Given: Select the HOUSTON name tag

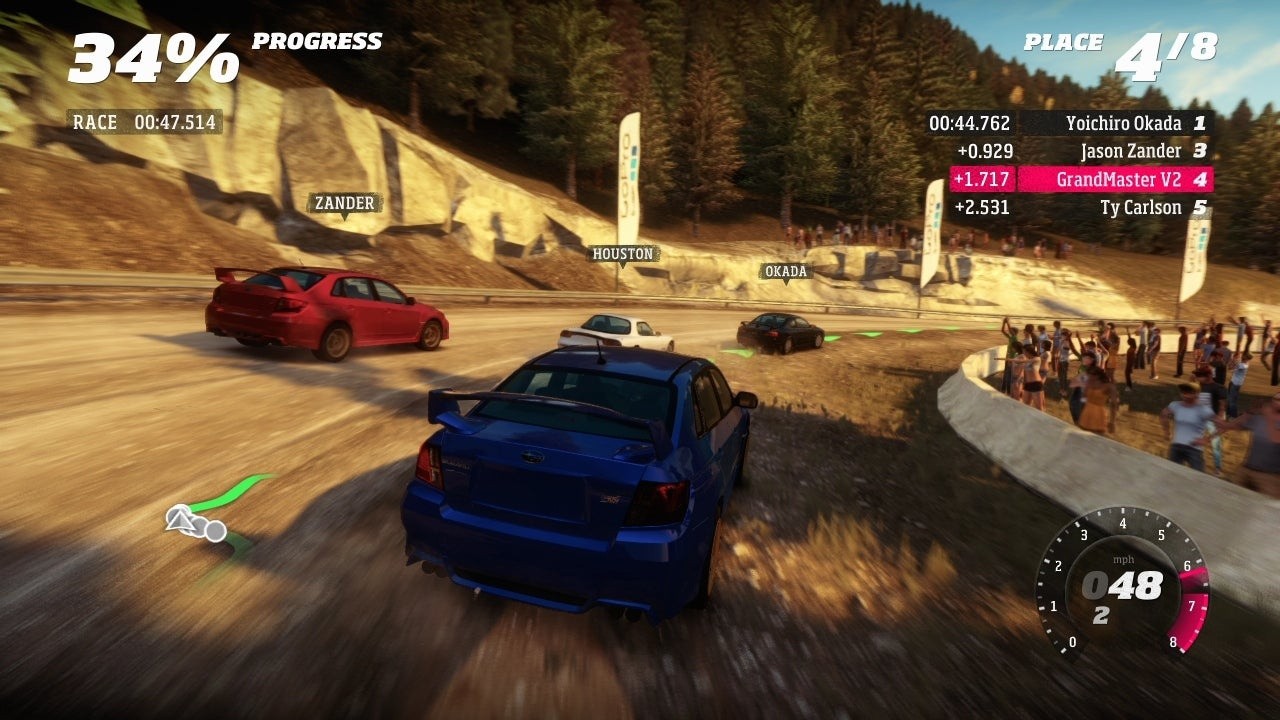Looking at the screenshot, I should [622, 254].
